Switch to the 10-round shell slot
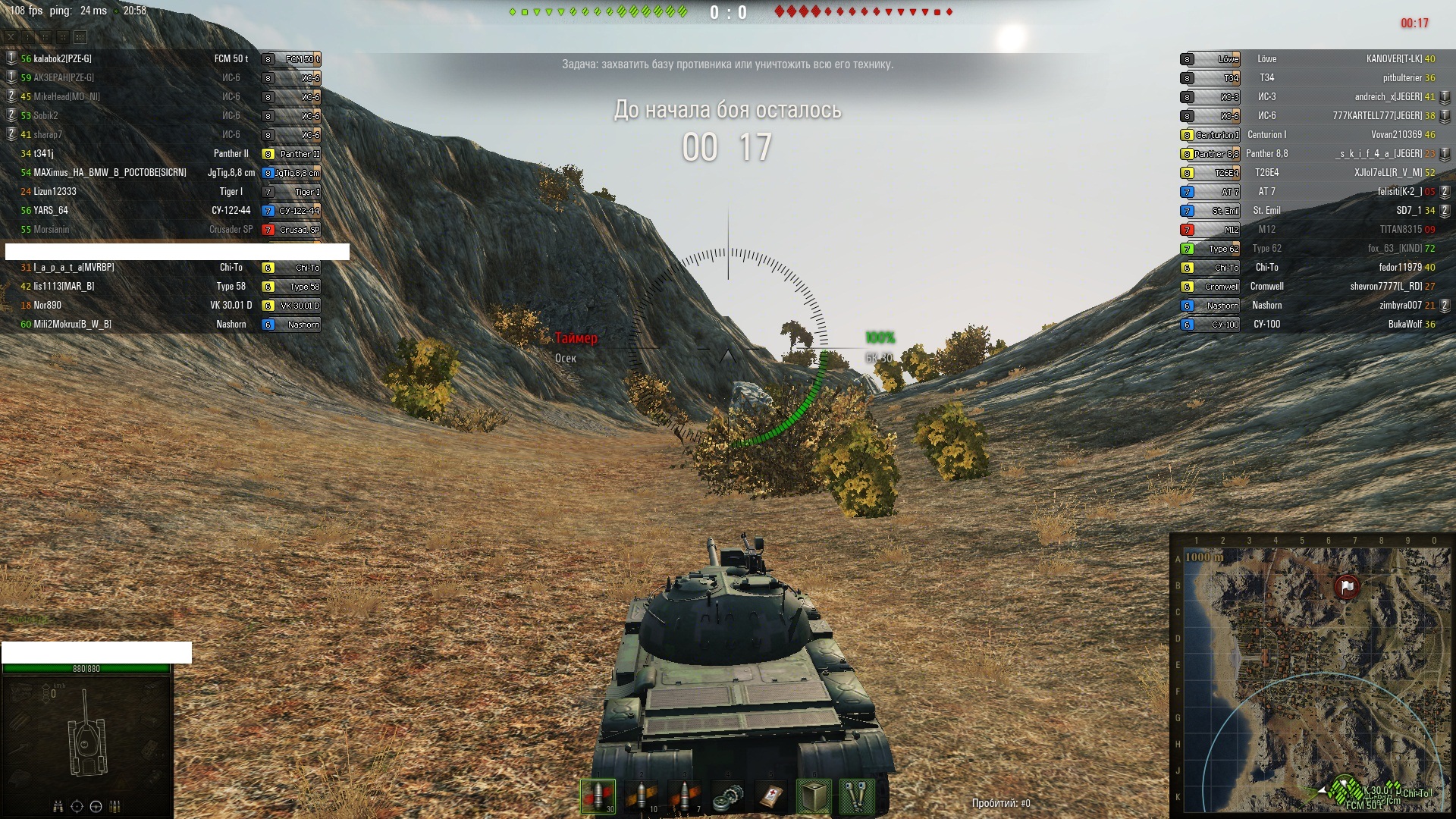This screenshot has height=819, width=1456. [x=642, y=796]
